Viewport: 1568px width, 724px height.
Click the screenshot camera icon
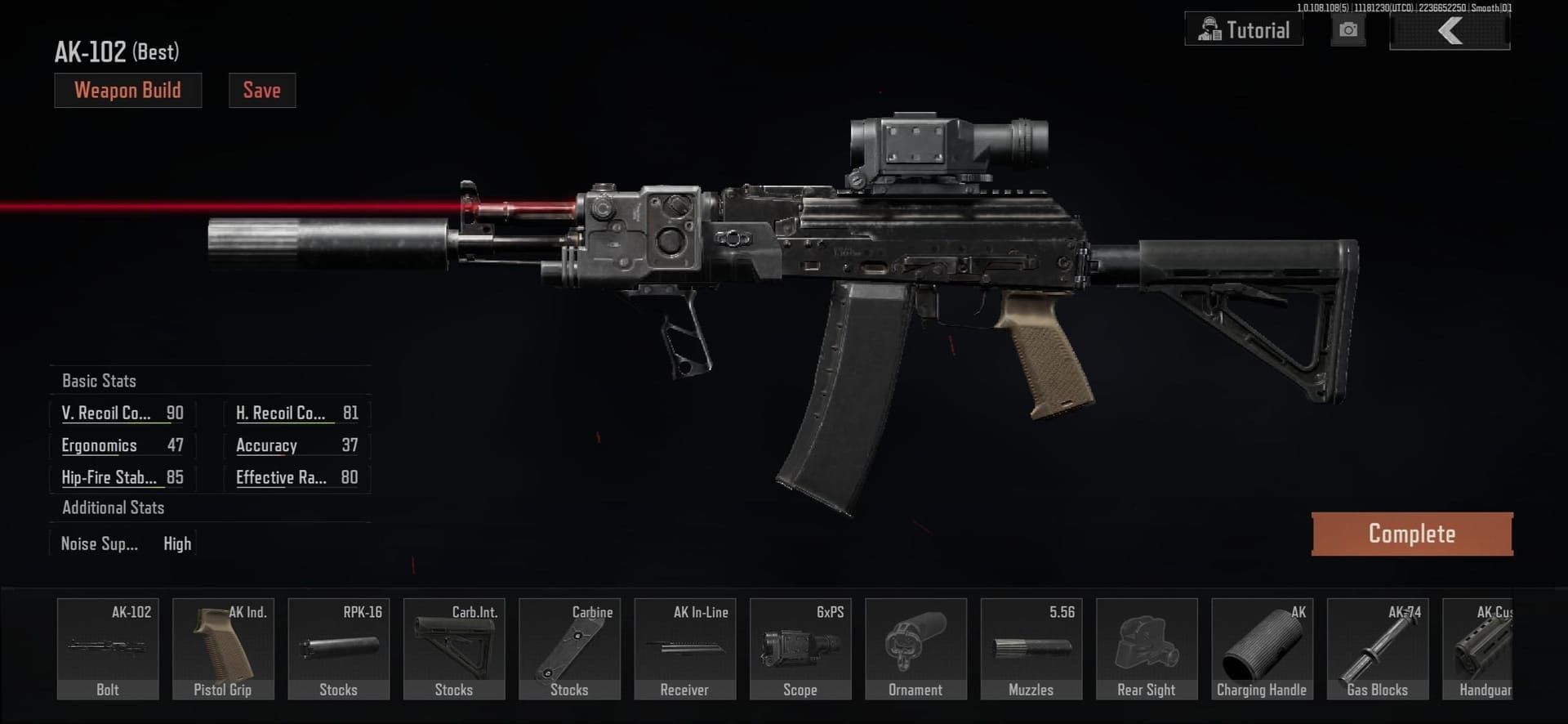coord(1347,29)
